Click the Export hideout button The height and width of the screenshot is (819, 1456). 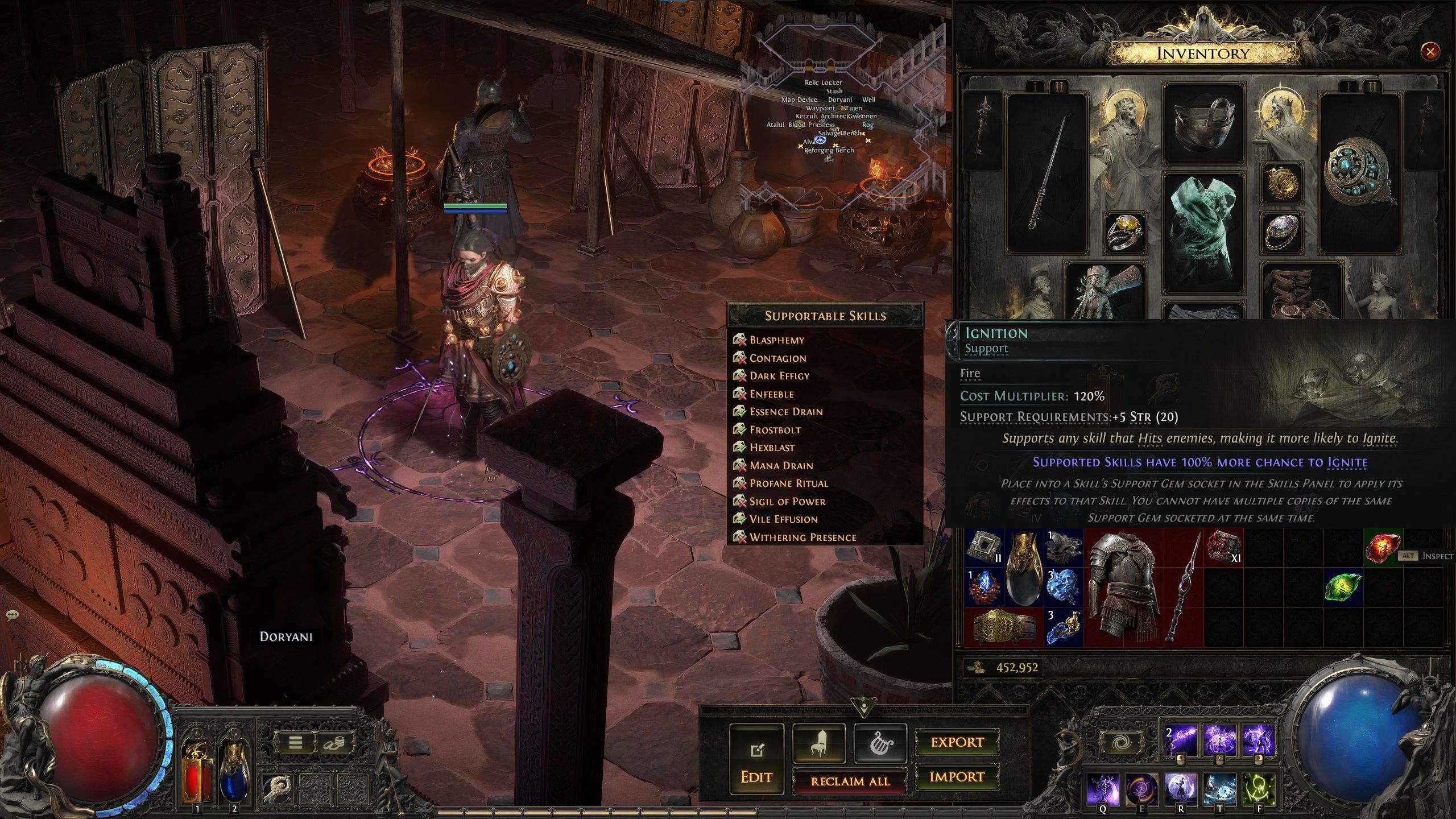[x=957, y=742]
